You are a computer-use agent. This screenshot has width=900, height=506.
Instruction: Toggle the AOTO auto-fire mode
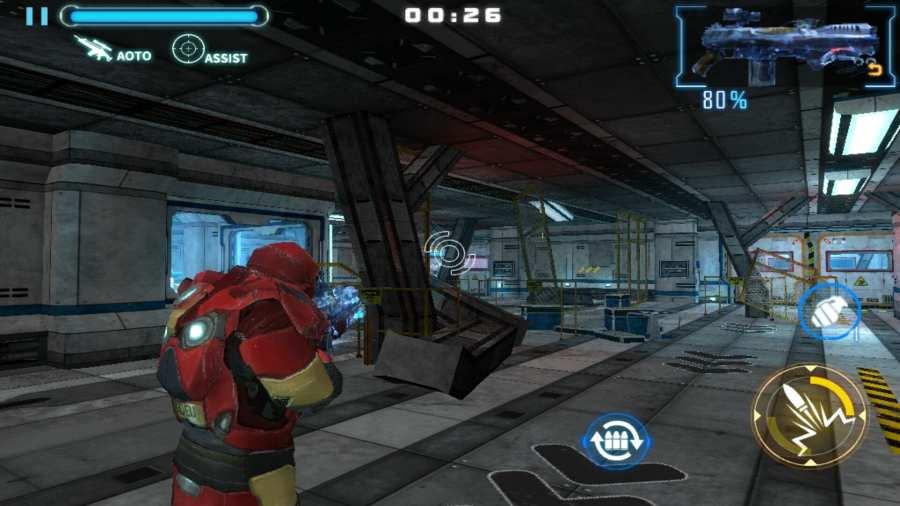coord(113,50)
